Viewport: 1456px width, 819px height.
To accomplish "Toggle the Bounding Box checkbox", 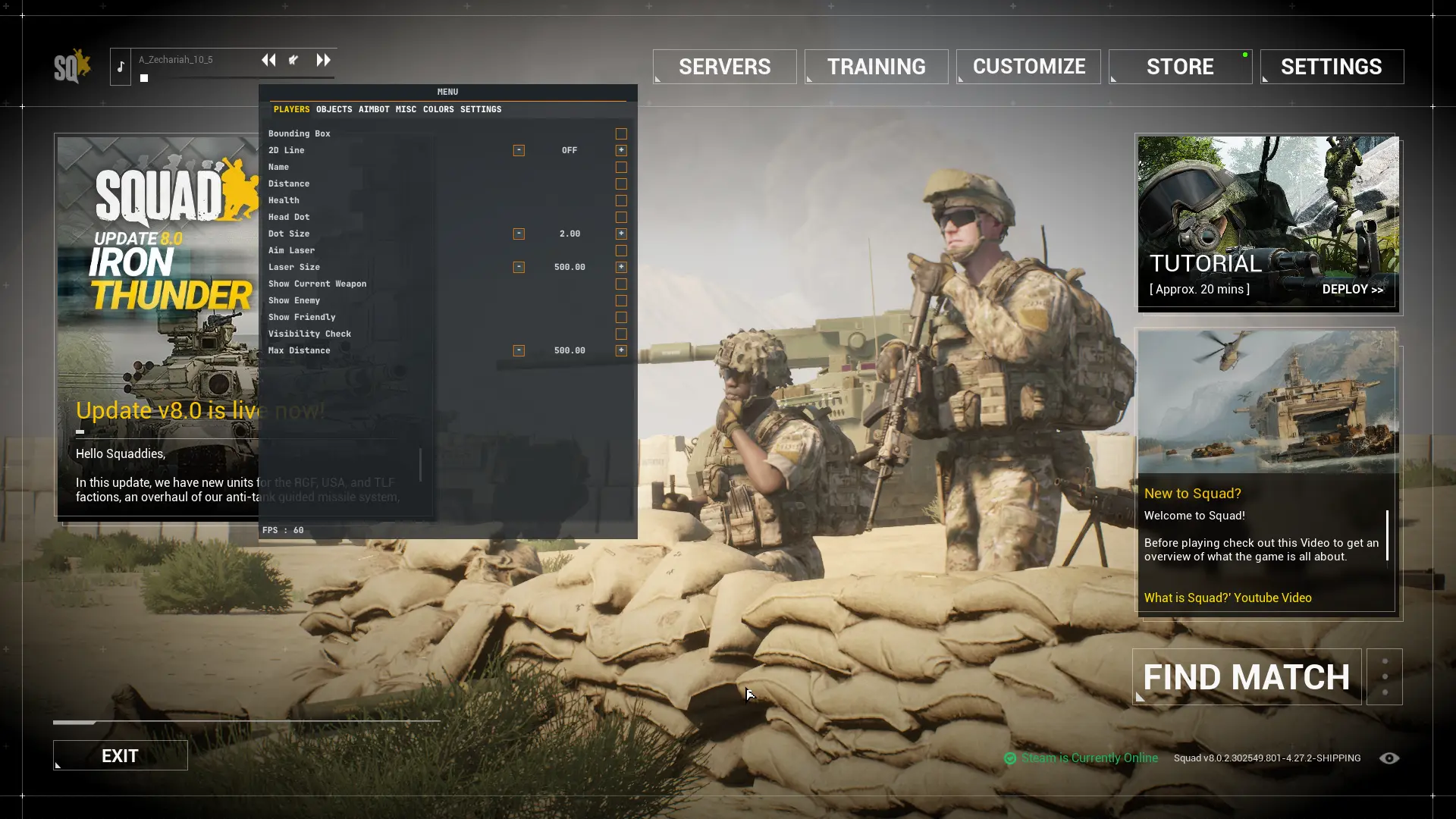I will [621, 133].
